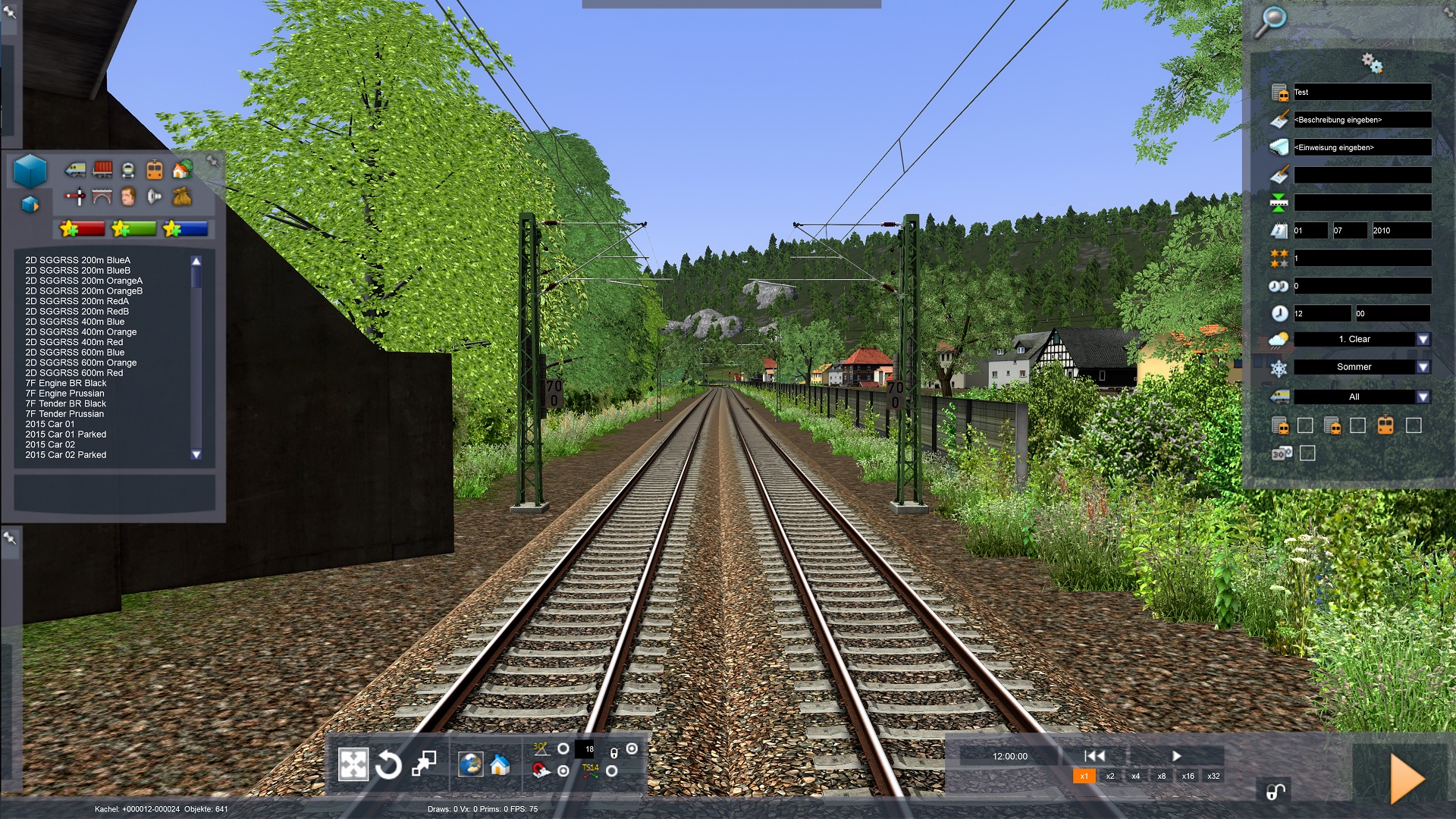This screenshot has height=819, width=1456.
Task: Rewind the timeline to start
Action: [x=1094, y=756]
